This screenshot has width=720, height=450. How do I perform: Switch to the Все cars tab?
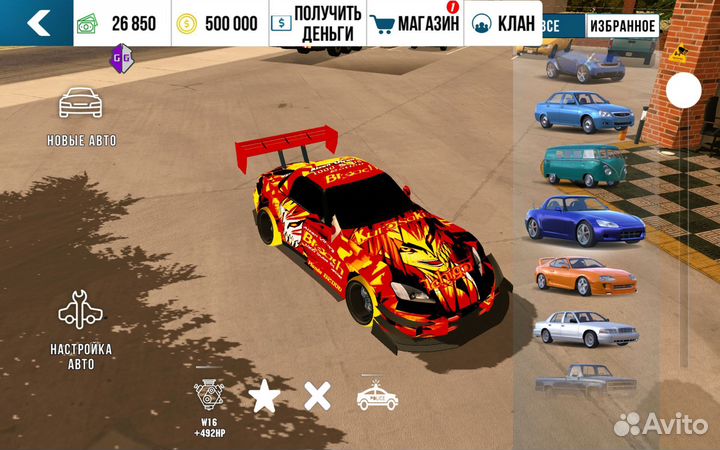tap(550, 24)
